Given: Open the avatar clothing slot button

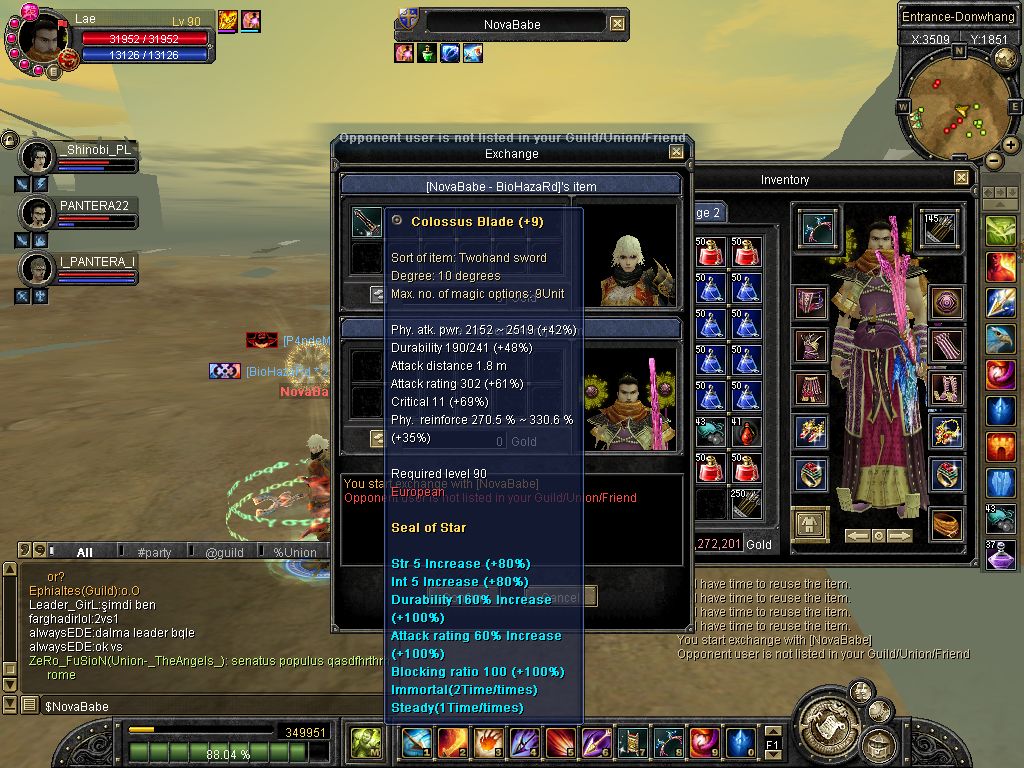Looking at the screenshot, I should [810, 522].
